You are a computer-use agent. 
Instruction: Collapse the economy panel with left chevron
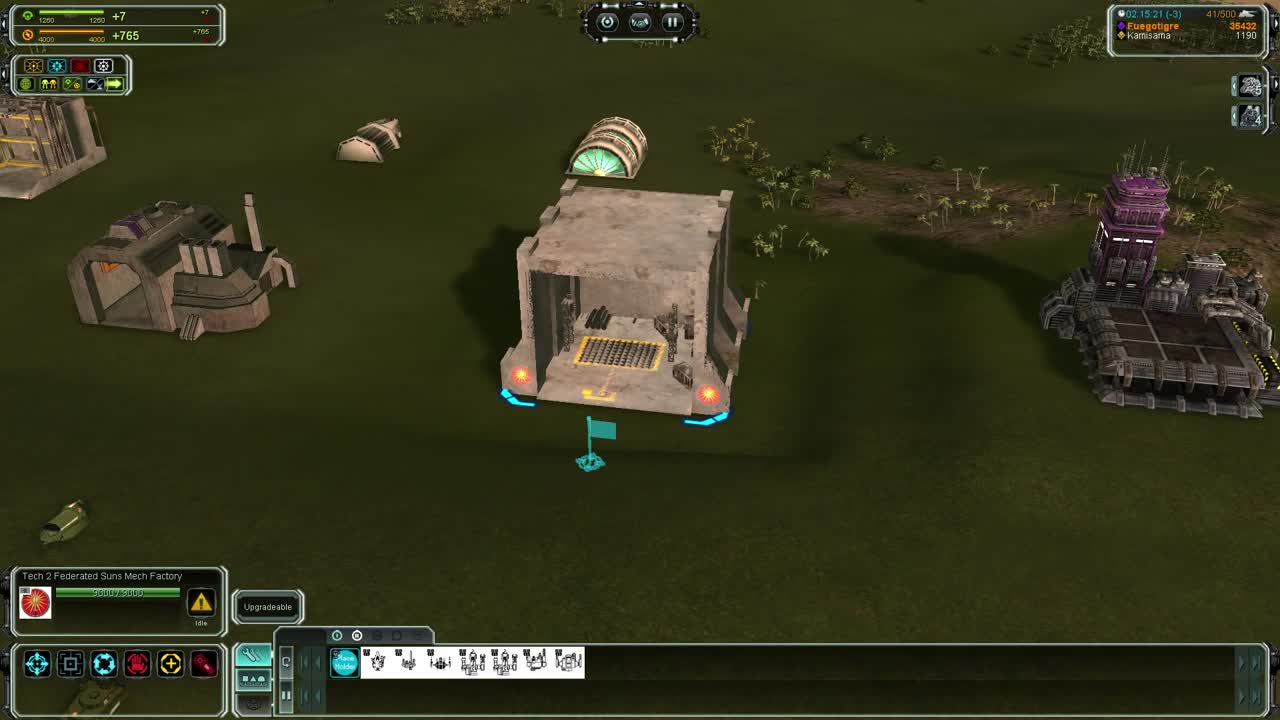tap(4, 22)
